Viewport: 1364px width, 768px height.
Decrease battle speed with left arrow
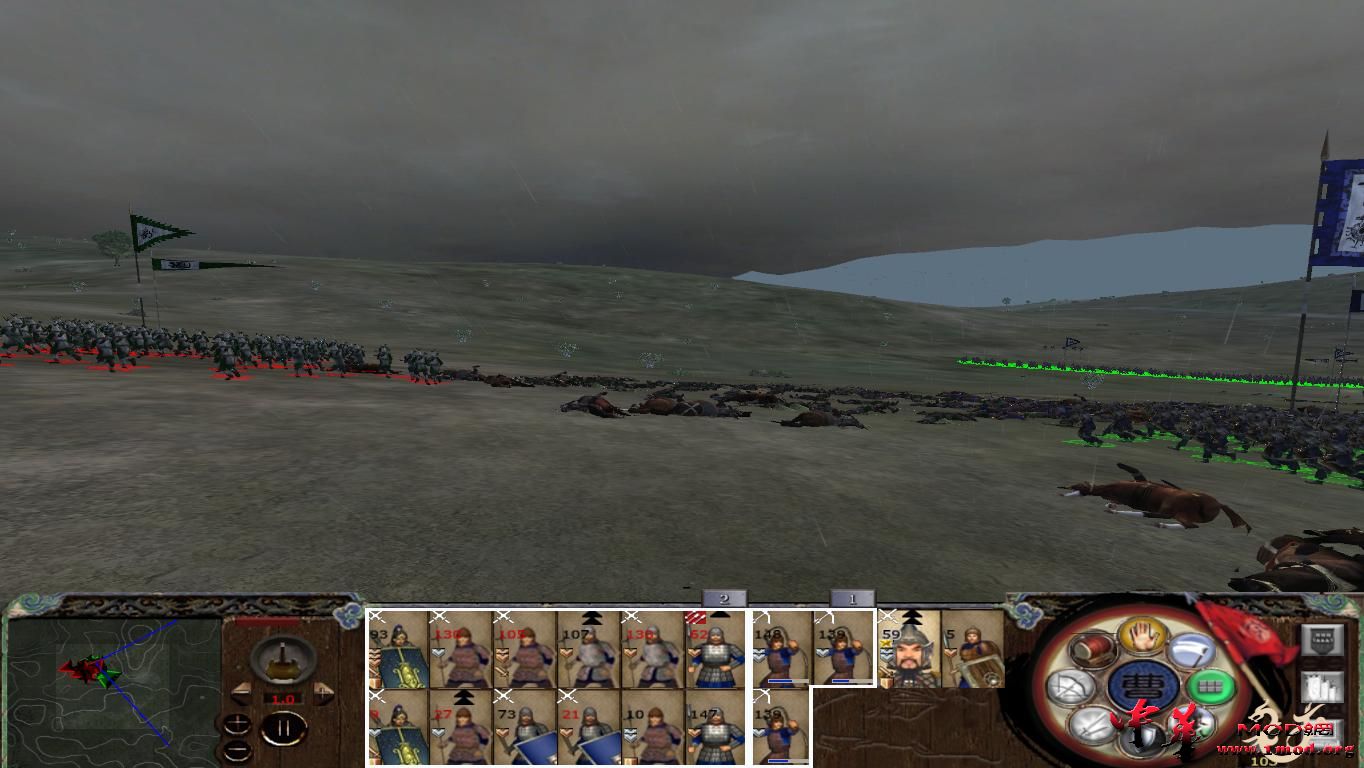pos(241,694)
